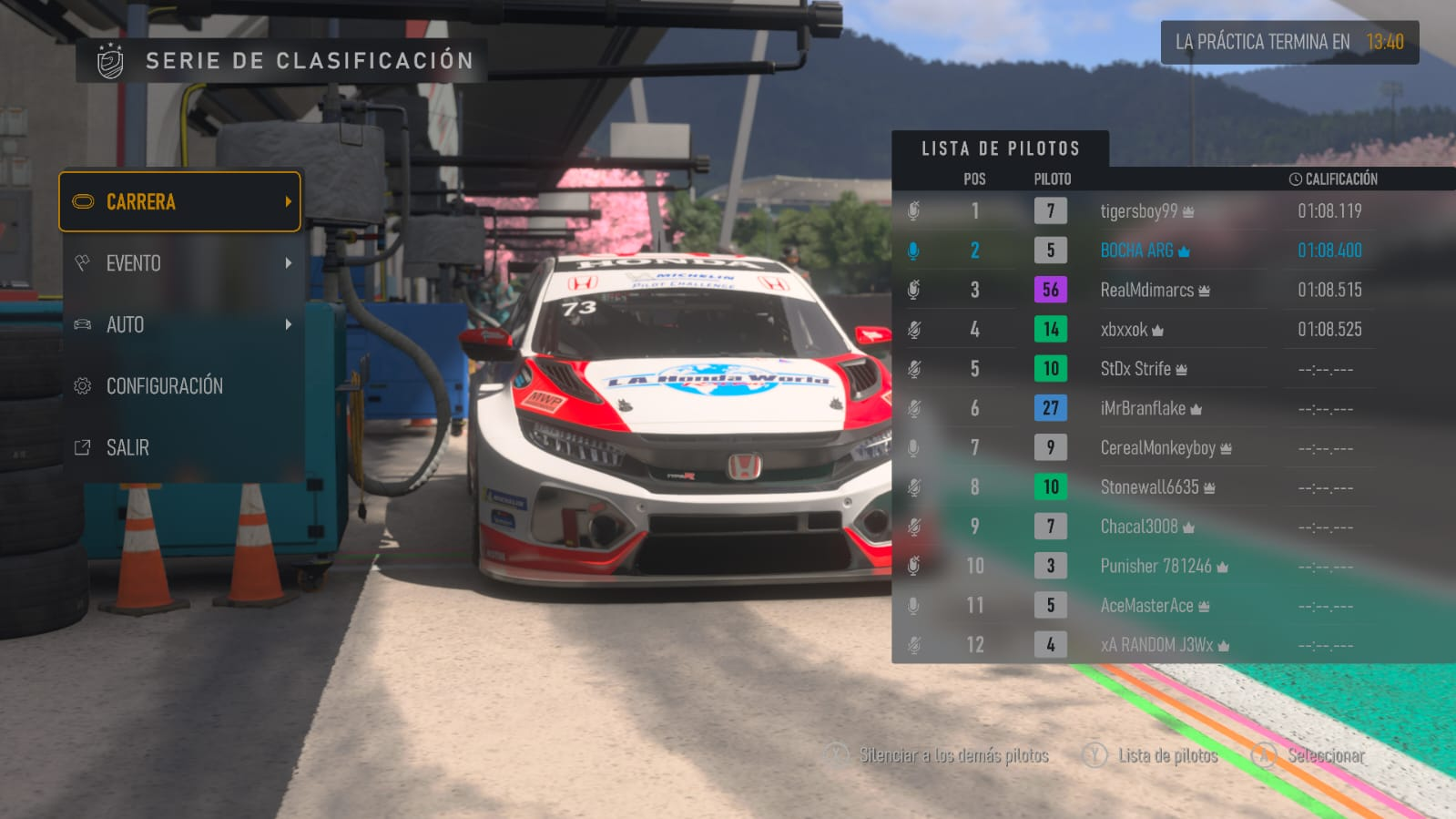Click the Stonewall6635 driver row
1456x819 pixels.
click(1149, 487)
